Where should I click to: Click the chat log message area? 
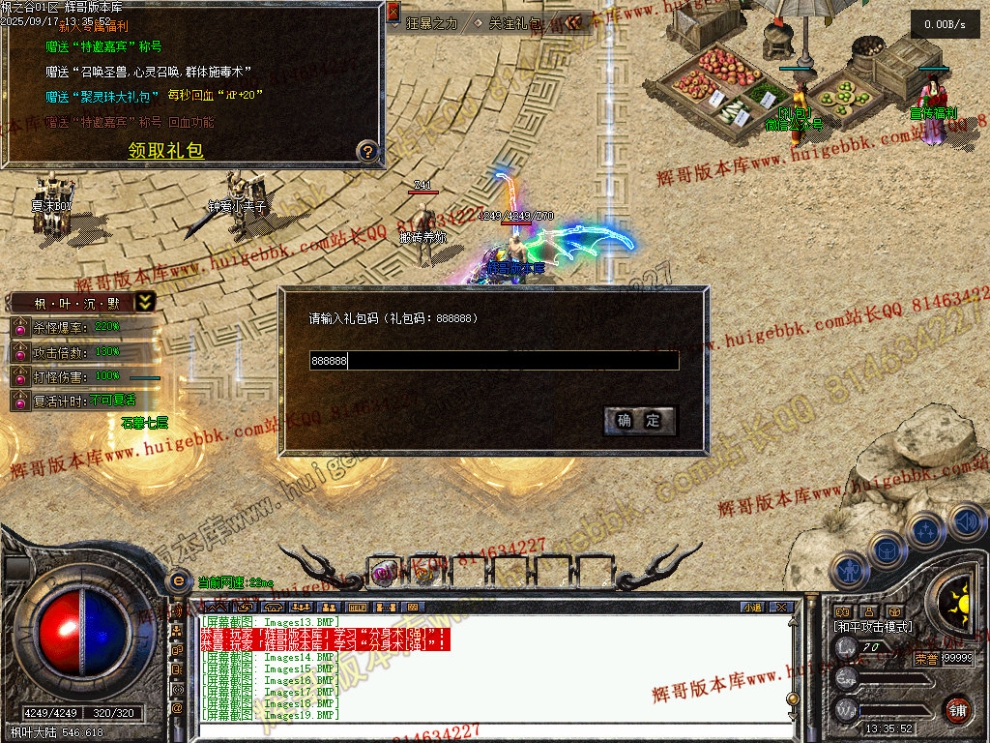(x=490, y=670)
